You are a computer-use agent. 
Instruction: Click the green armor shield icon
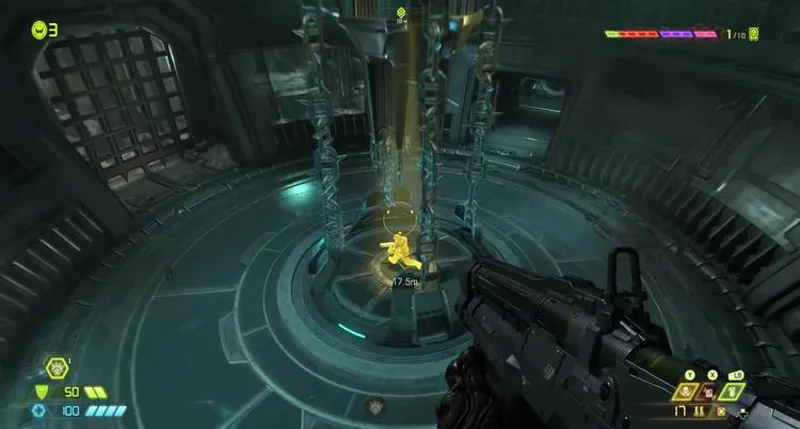pyautogui.click(x=41, y=392)
